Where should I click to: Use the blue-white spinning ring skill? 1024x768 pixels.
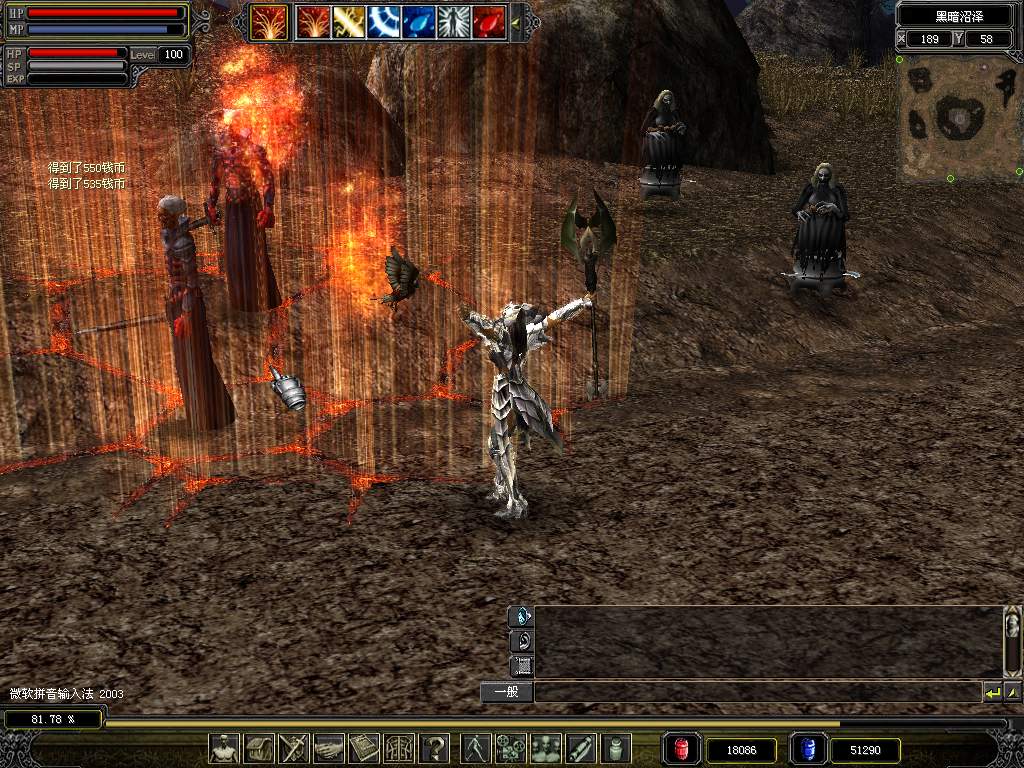(x=384, y=21)
